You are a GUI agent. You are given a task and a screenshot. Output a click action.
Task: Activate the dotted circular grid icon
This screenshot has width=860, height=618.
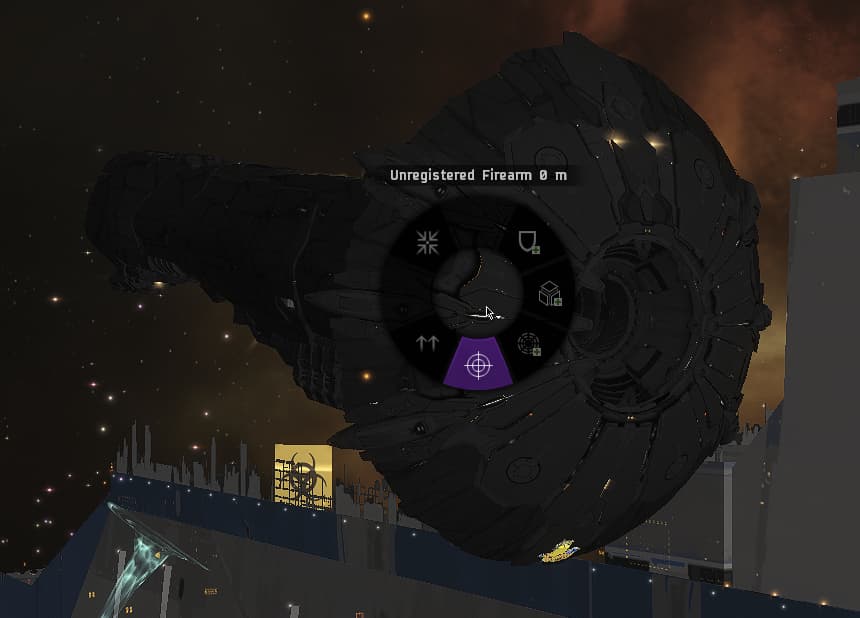tap(529, 344)
